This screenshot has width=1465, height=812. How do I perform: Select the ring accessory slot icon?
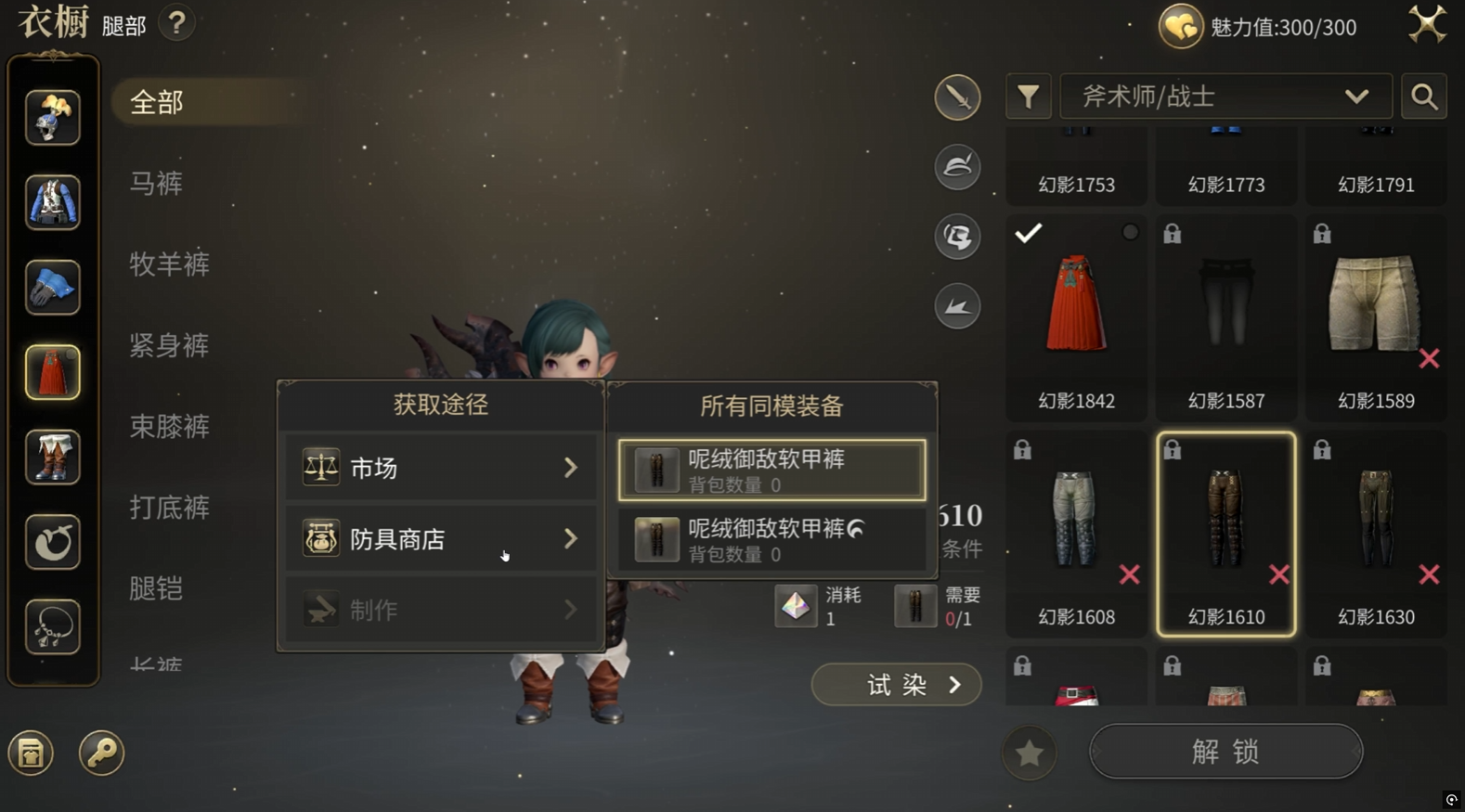(52, 542)
